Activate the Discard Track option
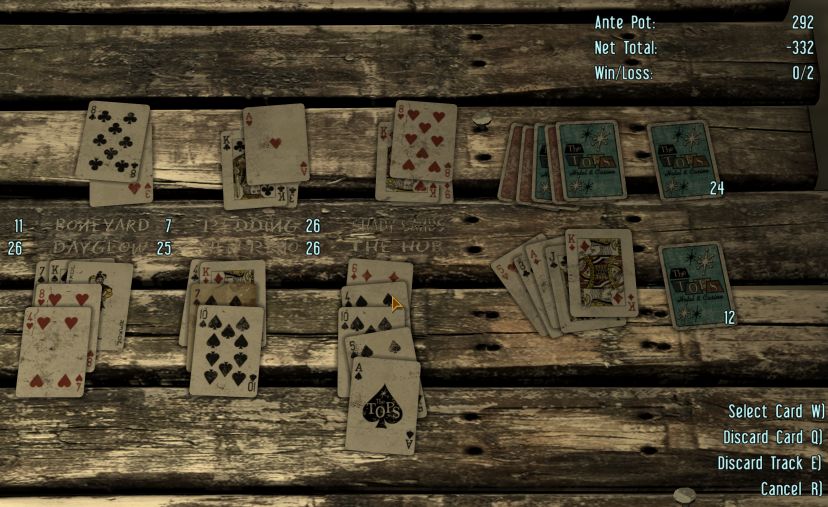 (x=769, y=463)
